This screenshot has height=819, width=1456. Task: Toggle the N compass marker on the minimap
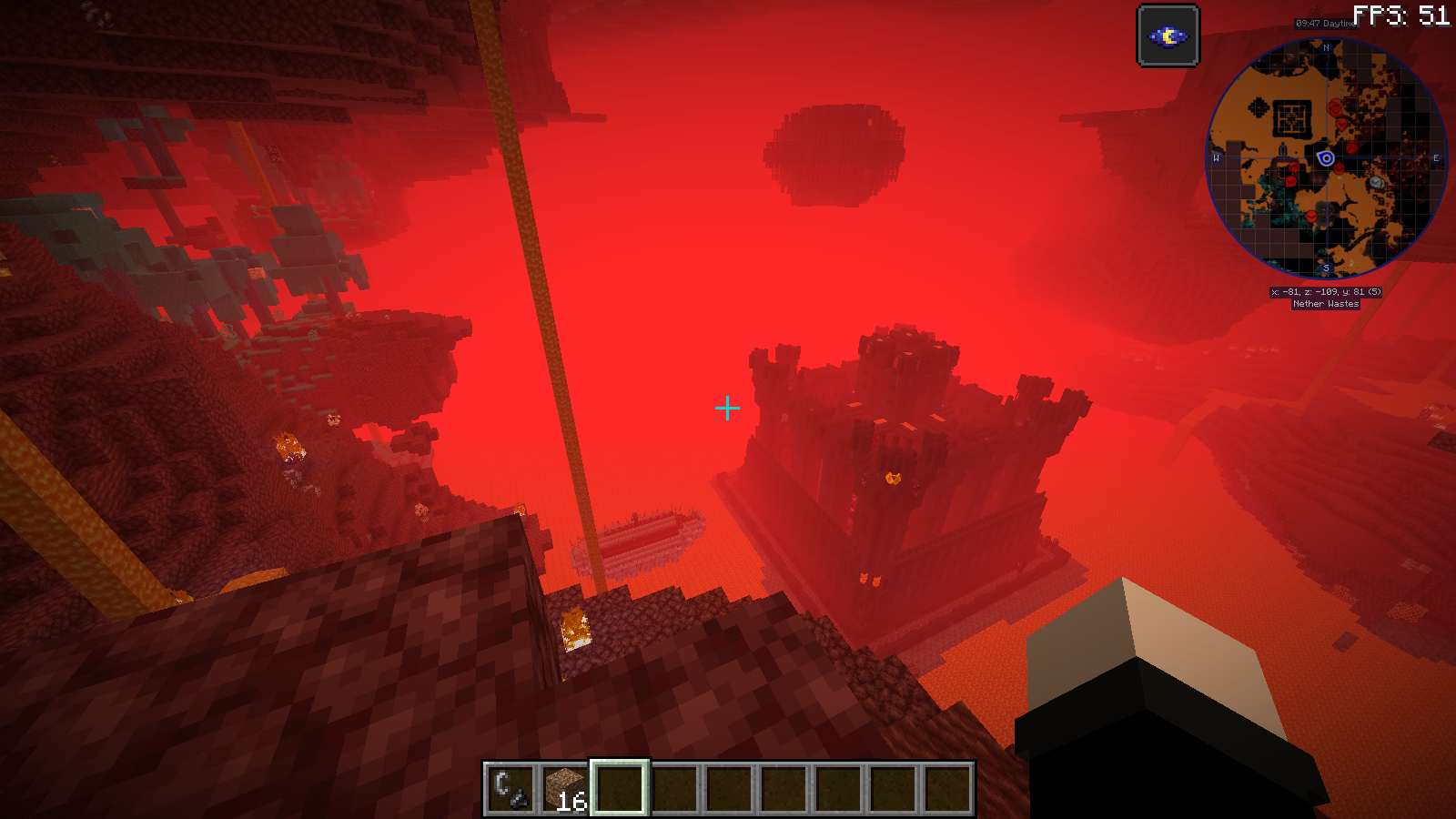pyautogui.click(x=1326, y=48)
